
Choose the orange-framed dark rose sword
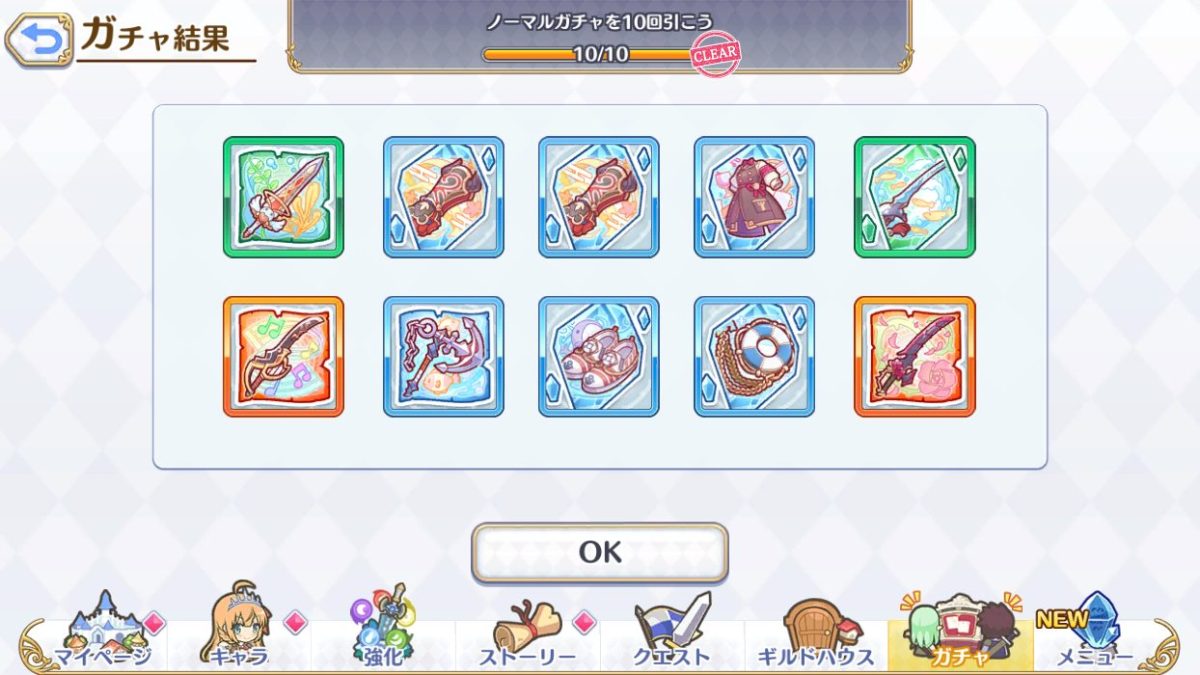click(914, 356)
